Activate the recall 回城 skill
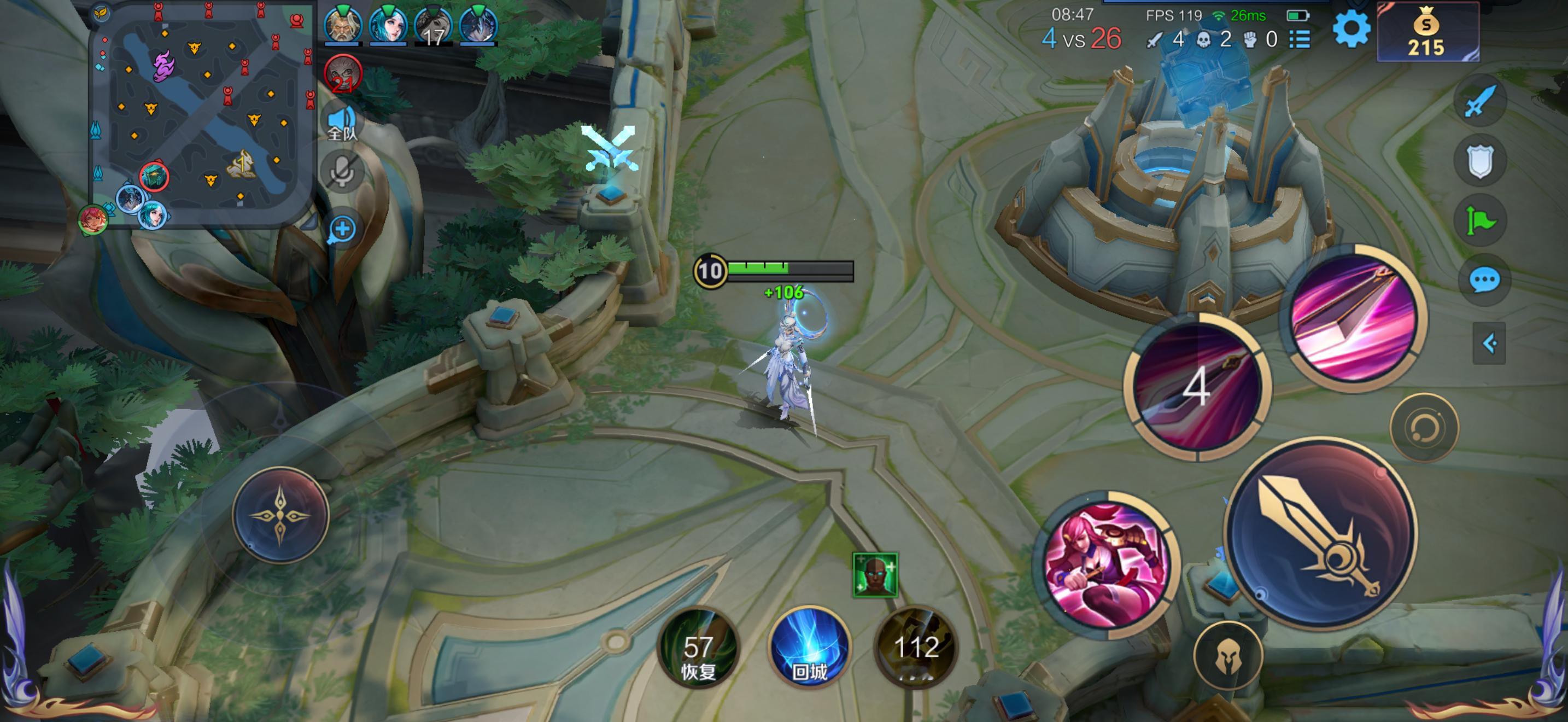This screenshot has width=1568, height=722. click(809, 647)
